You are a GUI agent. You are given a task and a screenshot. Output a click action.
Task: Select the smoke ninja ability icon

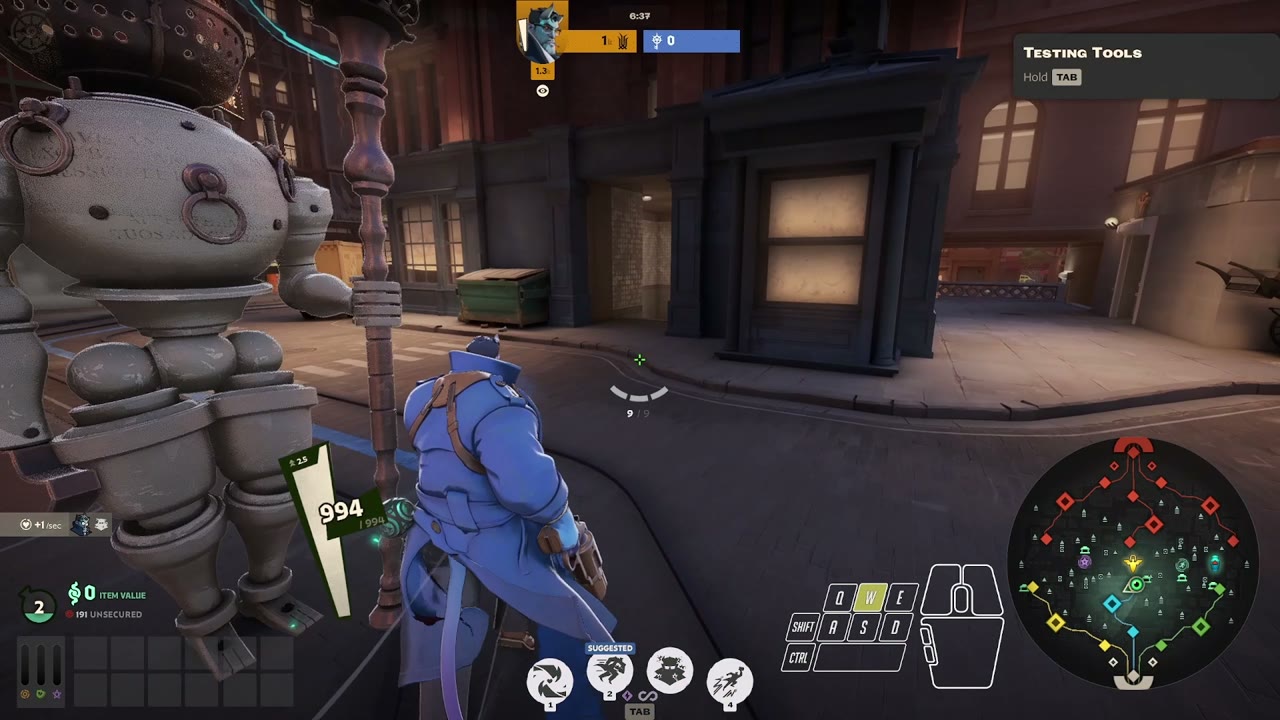[x=668, y=668]
